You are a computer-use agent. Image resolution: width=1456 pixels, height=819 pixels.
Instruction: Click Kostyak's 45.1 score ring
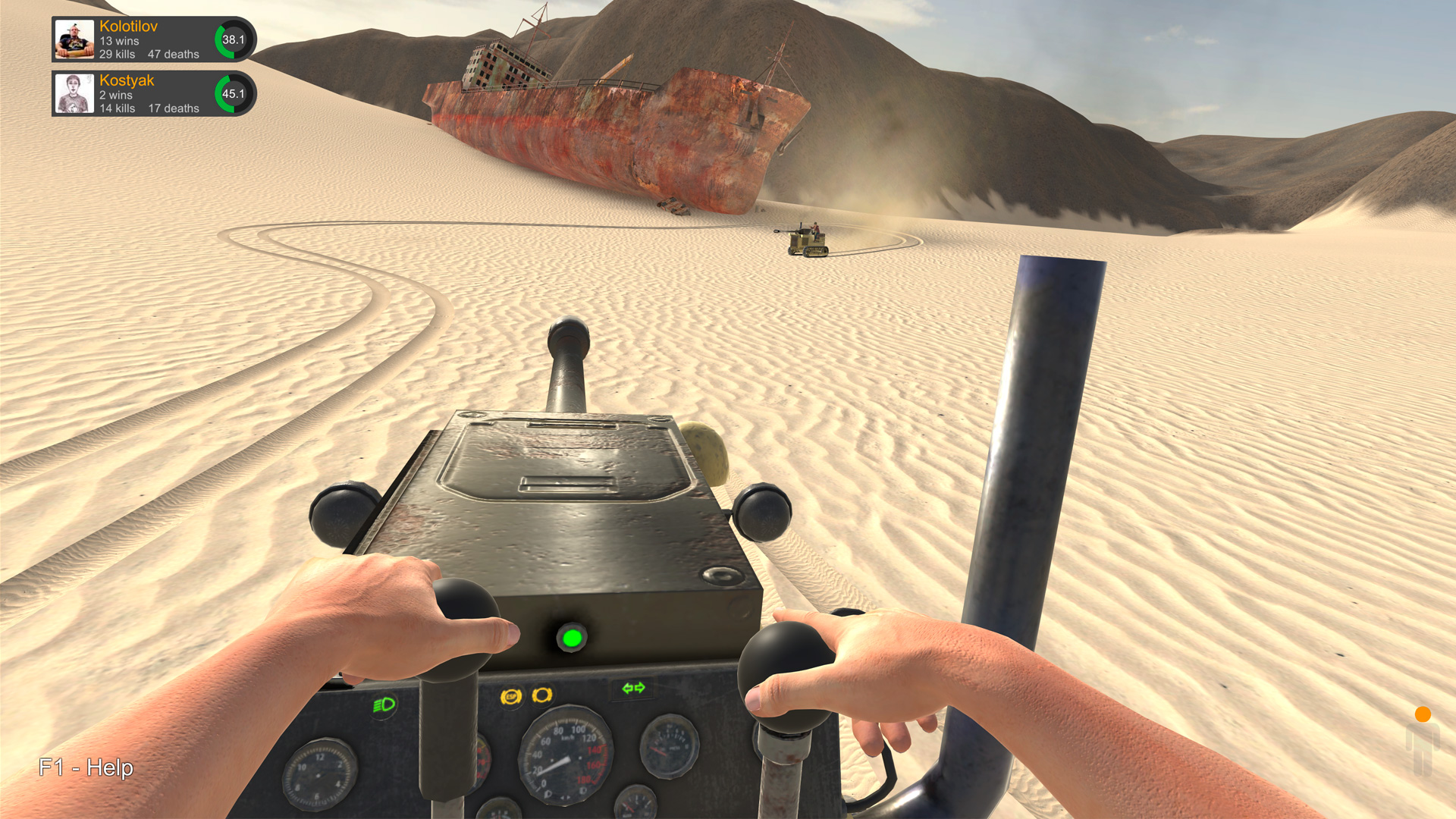pos(234,93)
